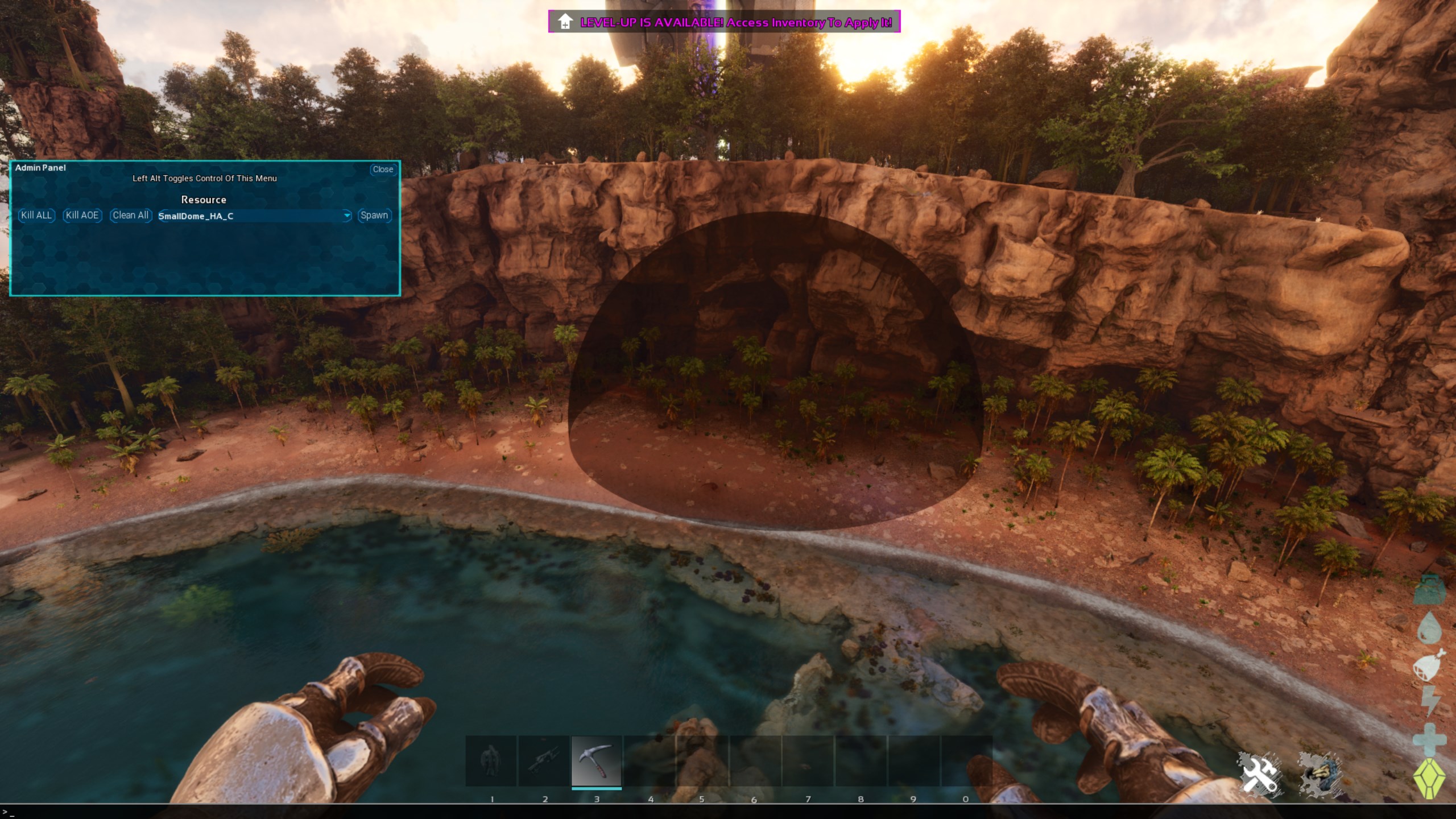Click the level-up available notification banner
Viewport: 1456px width, 819px height.
tap(724, 22)
